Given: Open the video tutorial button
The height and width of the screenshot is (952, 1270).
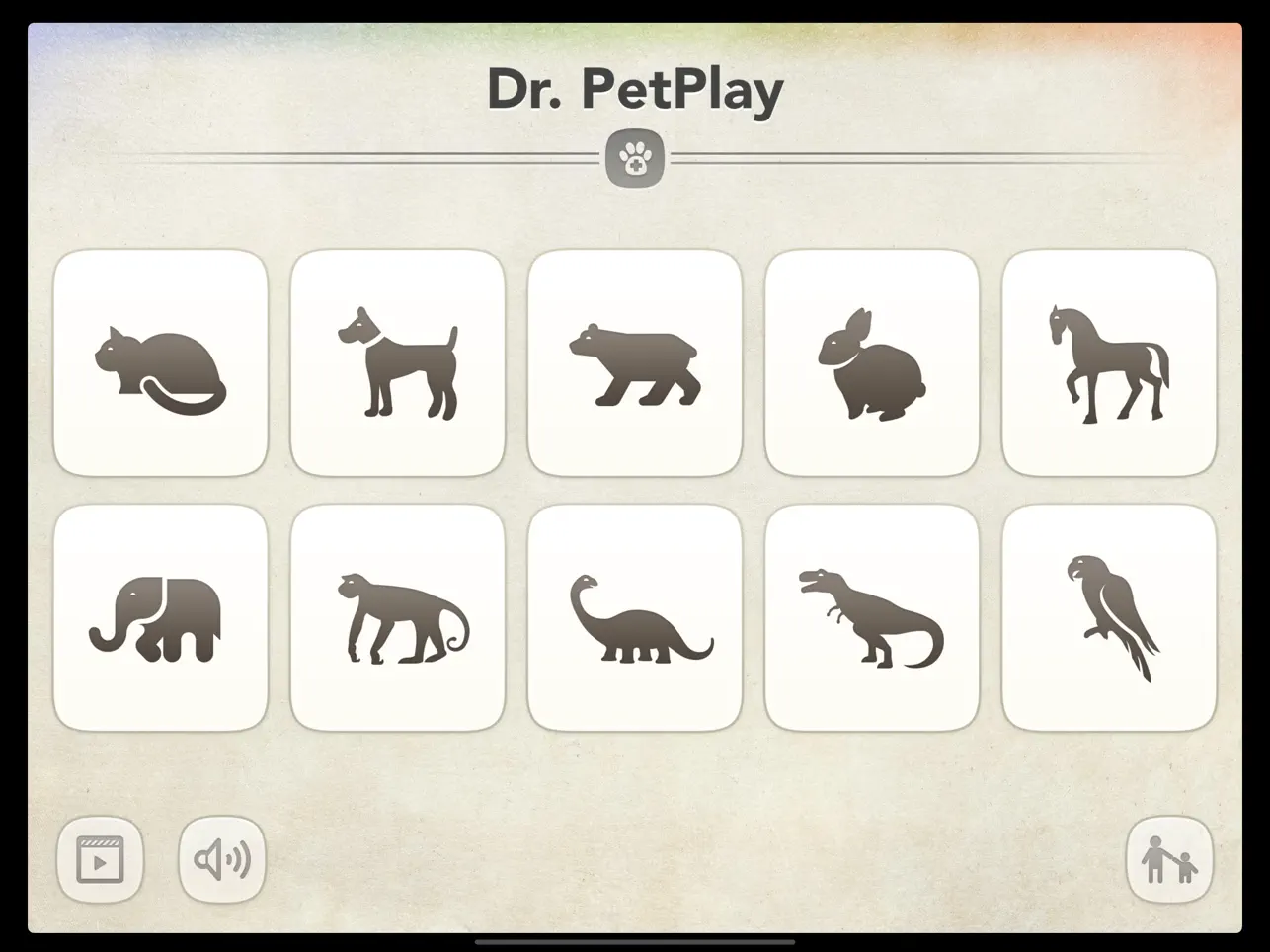Looking at the screenshot, I should pos(101,859).
